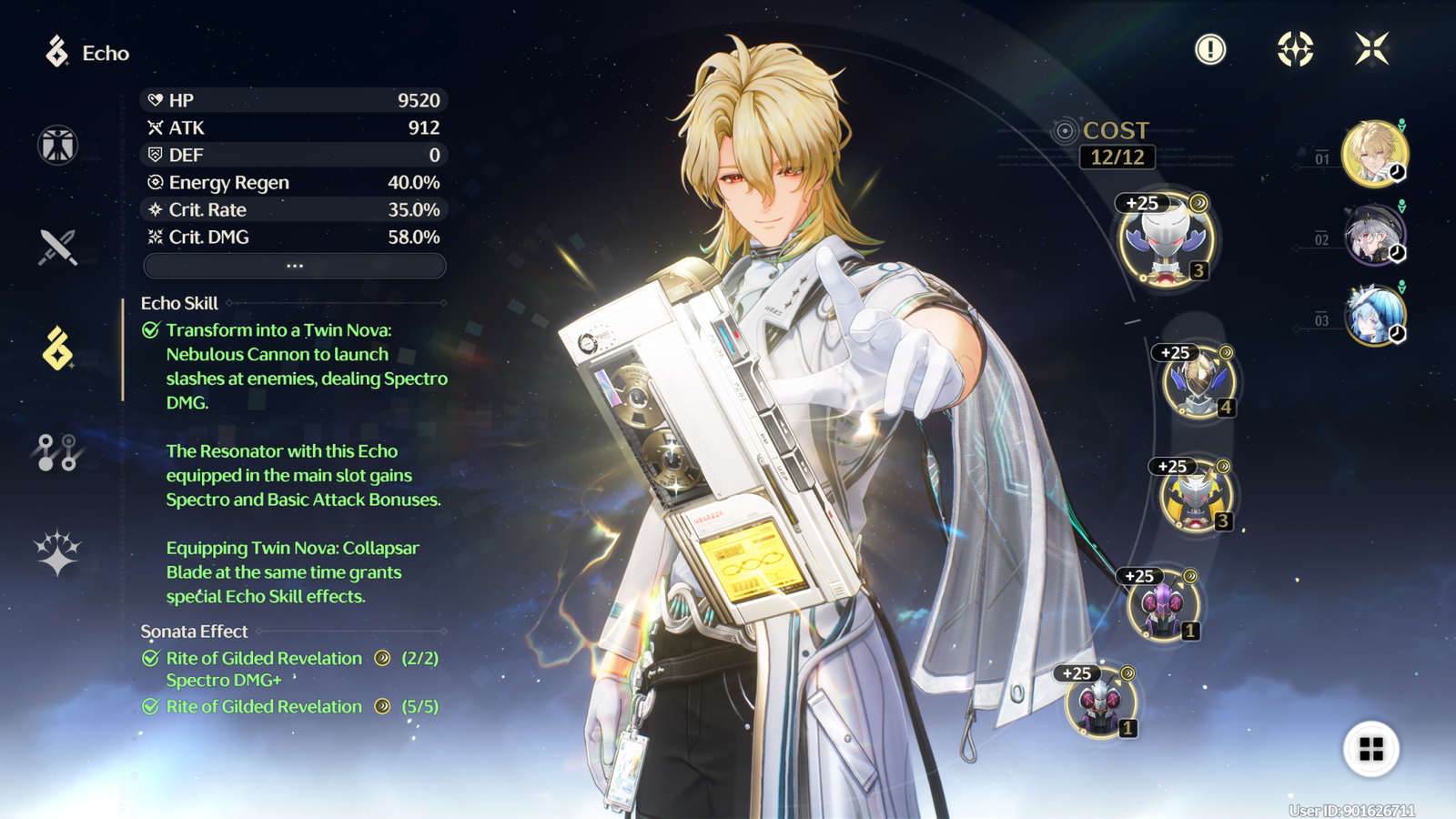Switch to the crossed swords weapon tab
This screenshot has height=819, width=1456.
pyautogui.click(x=57, y=247)
